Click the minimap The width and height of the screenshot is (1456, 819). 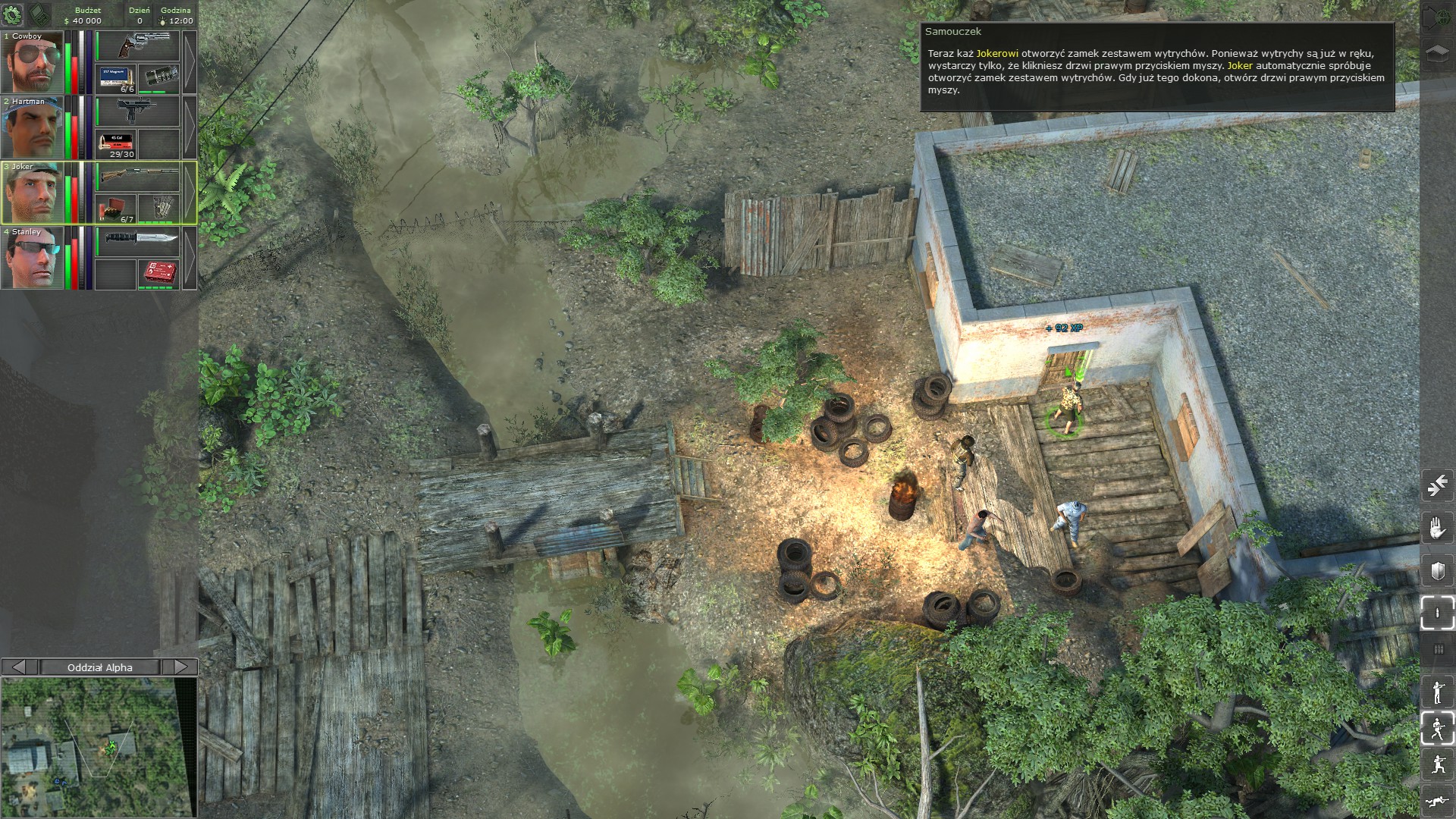tap(99, 747)
